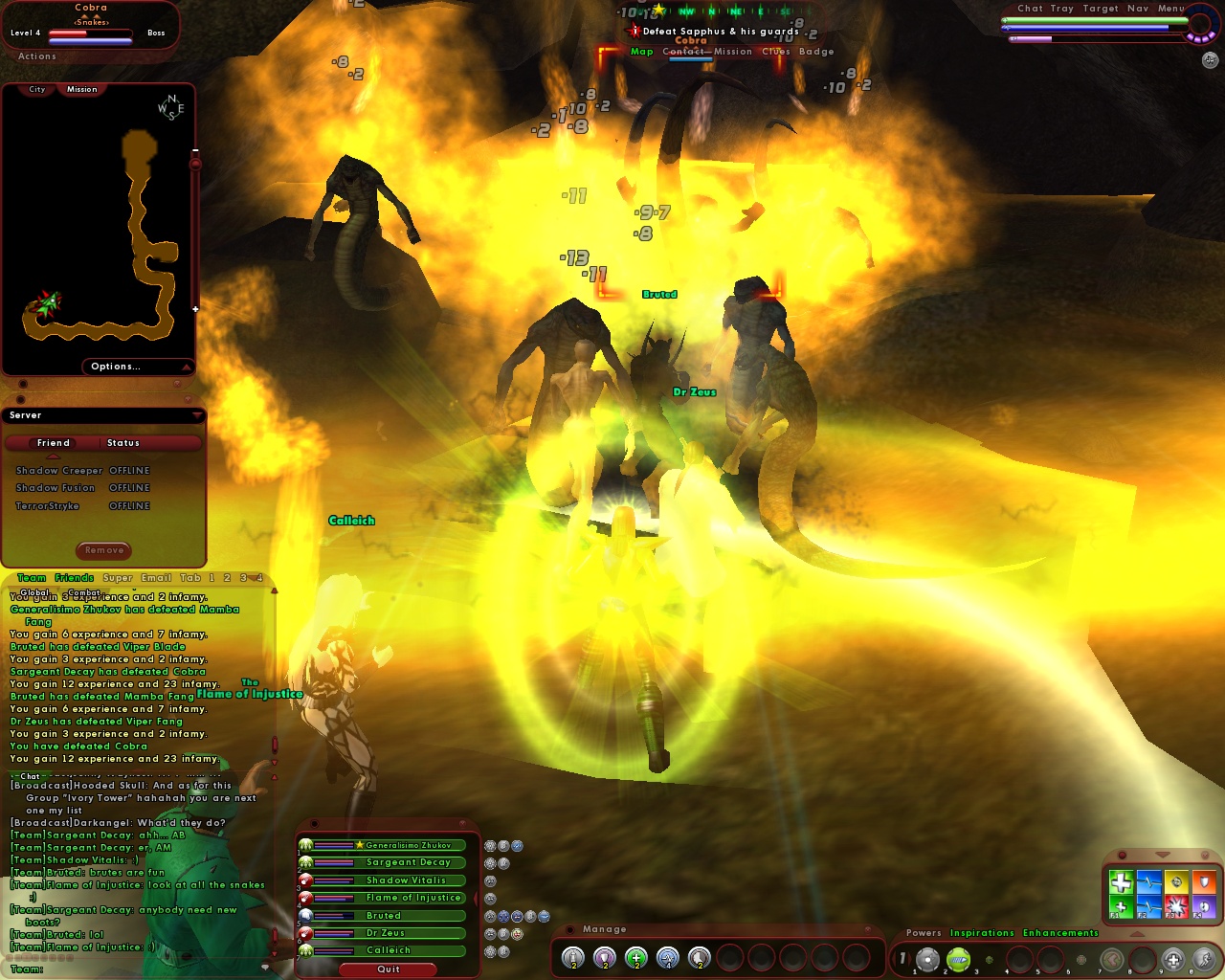Screen dimensions: 1225x980
Task: Switch to the Enhancements tab
Action: point(1060,933)
